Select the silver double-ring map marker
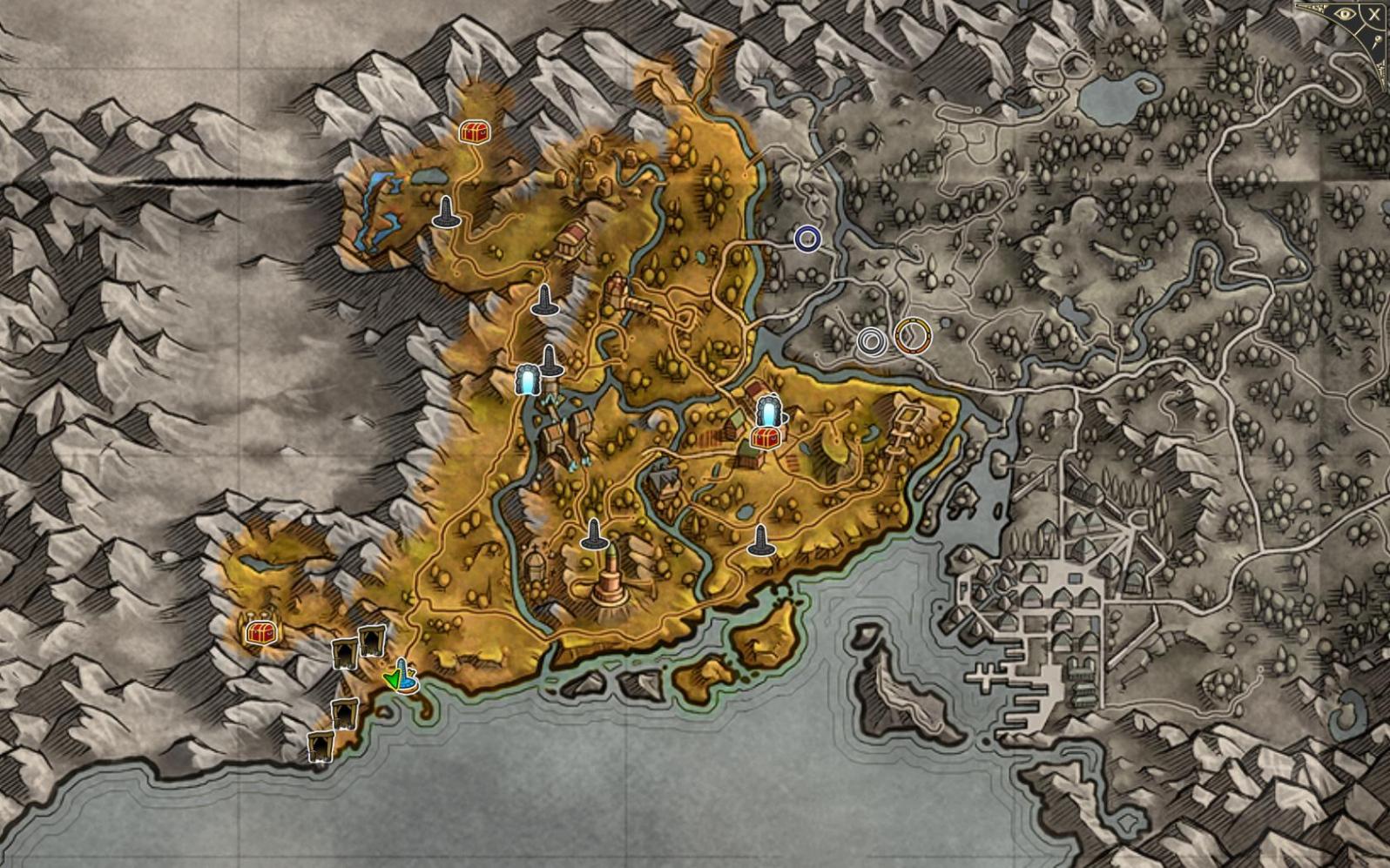1390x868 pixels. click(872, 341)
